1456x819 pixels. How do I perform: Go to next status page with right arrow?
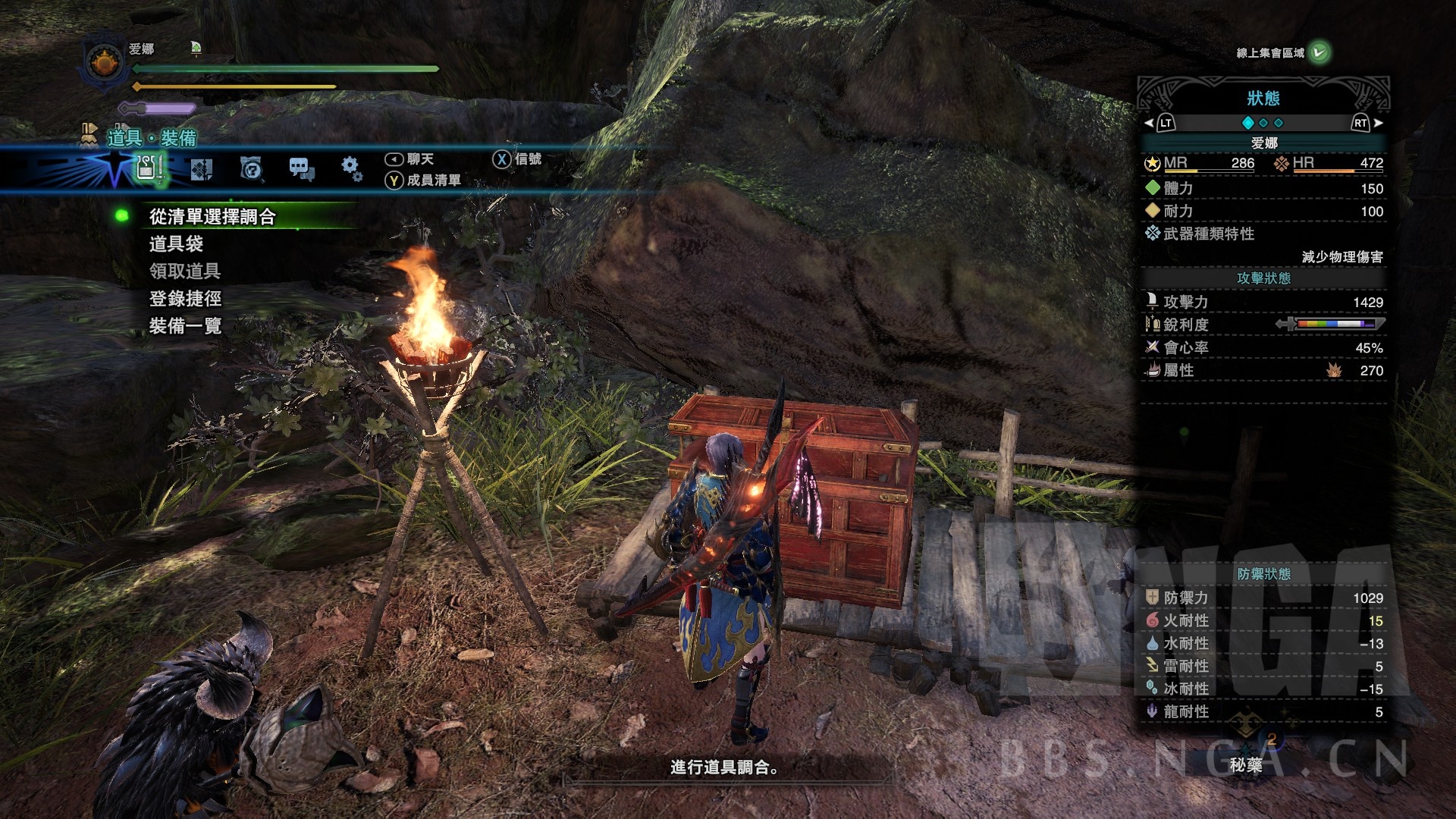tap(1378, 123)
